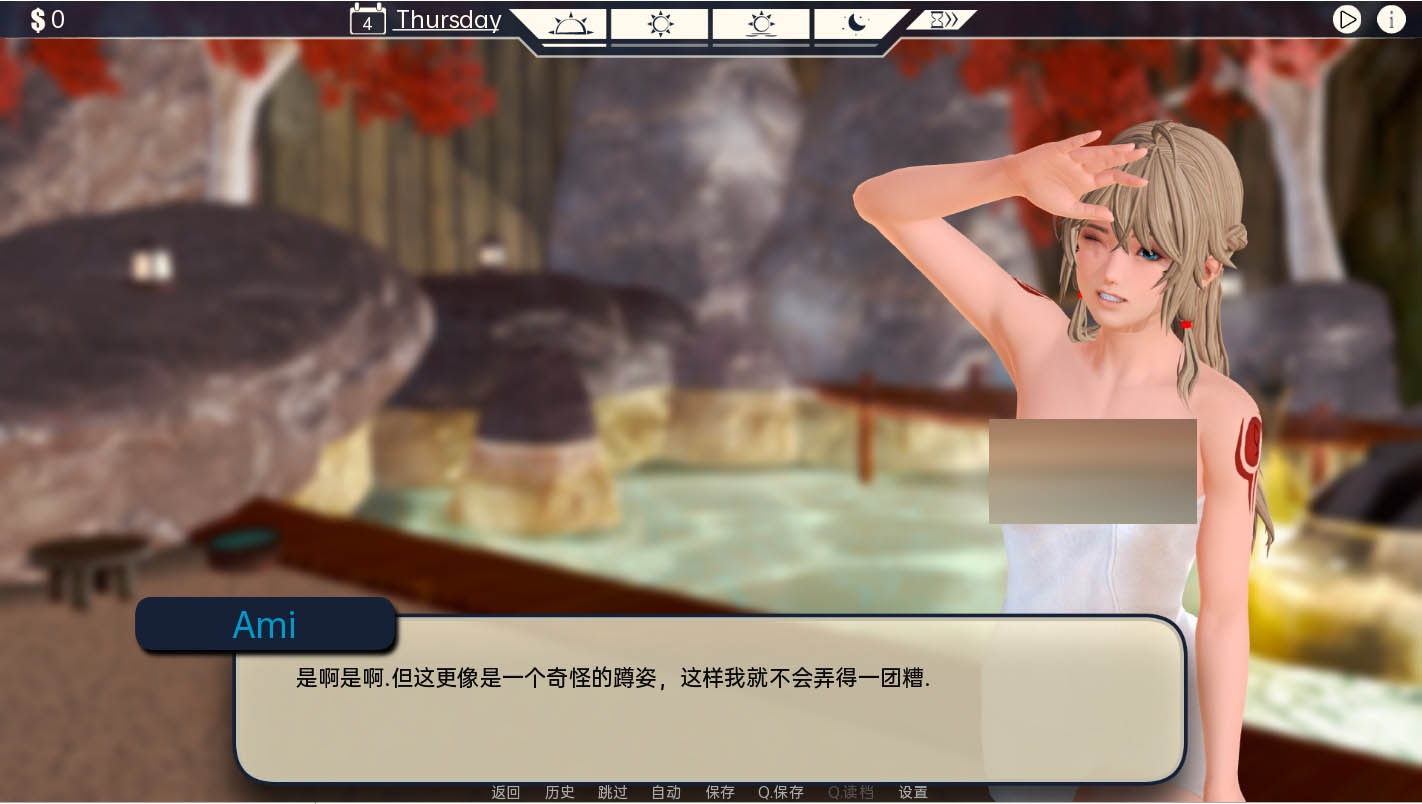The height and width of the screenshot is (804, 1422).
Task: Toggle auto-play dialogue with 自动
Action: (666, 792)
